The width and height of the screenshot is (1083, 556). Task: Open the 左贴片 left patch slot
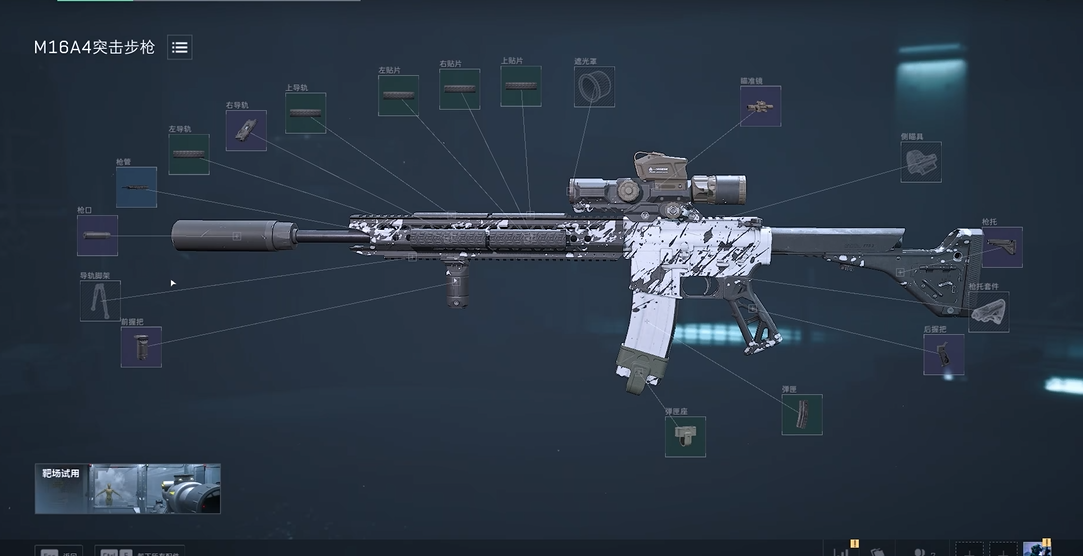[398, 95]
